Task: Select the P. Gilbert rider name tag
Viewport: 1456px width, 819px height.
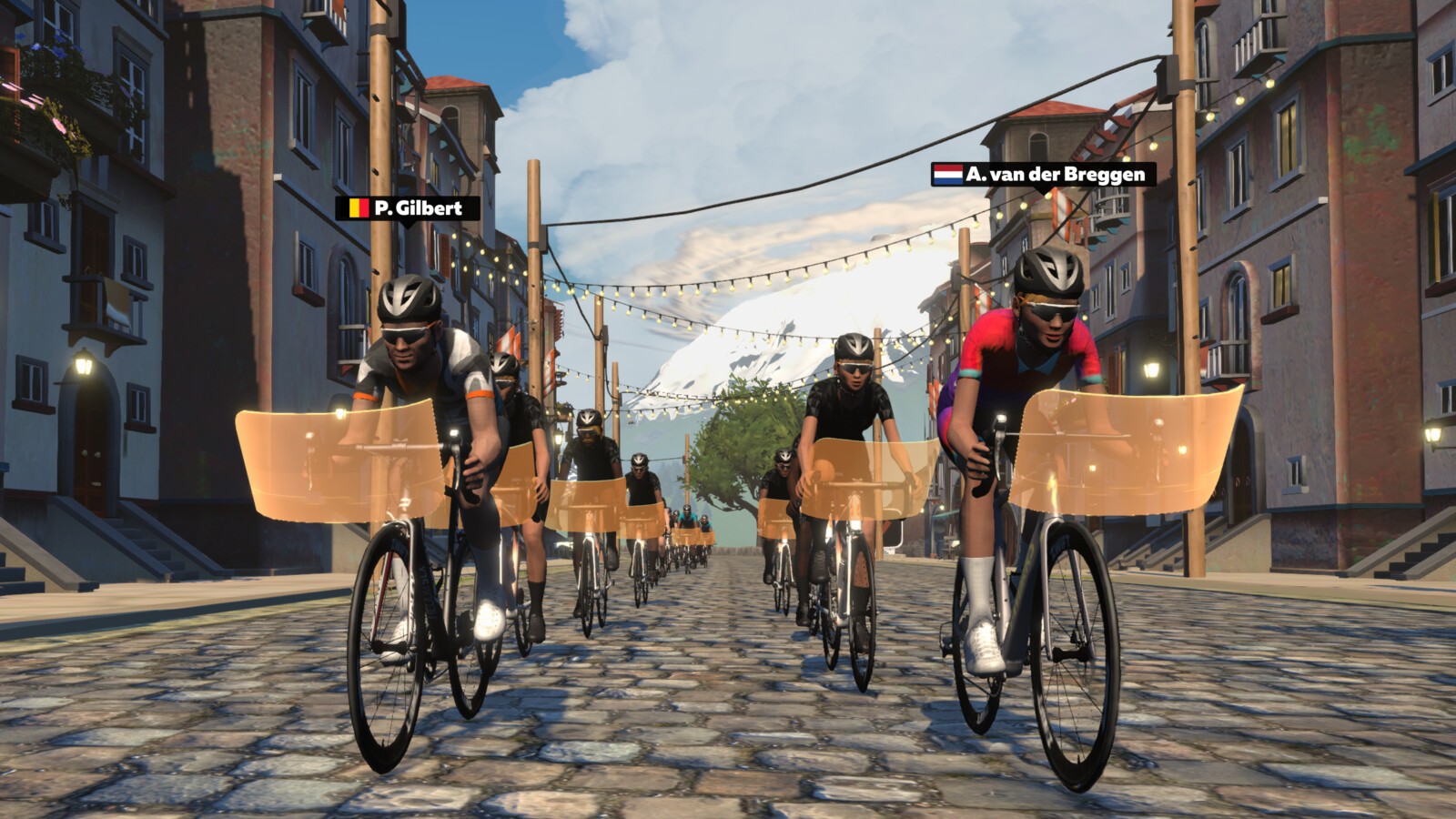Action: (x=408, y=208)
